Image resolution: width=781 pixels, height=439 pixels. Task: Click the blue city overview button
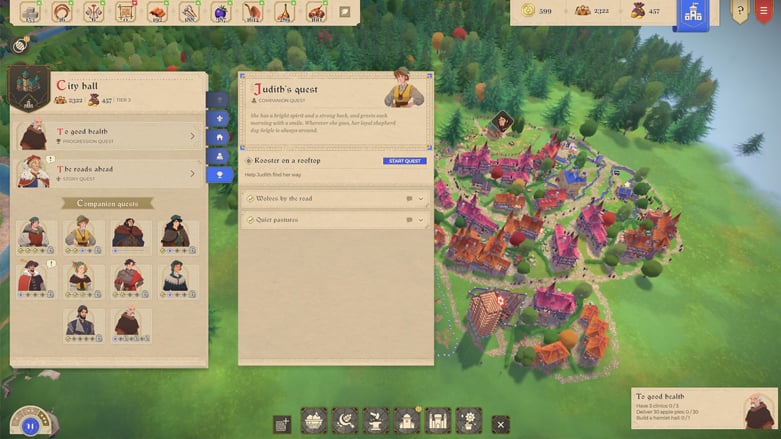pos(693,13)
